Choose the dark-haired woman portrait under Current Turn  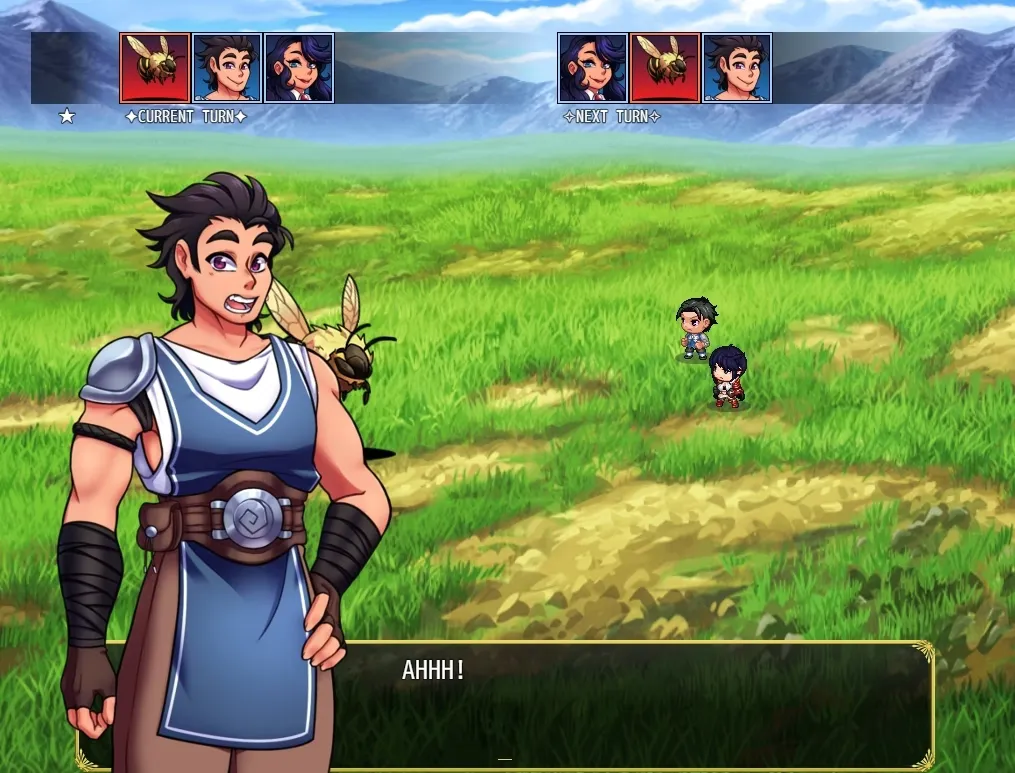tap(299, 68)
